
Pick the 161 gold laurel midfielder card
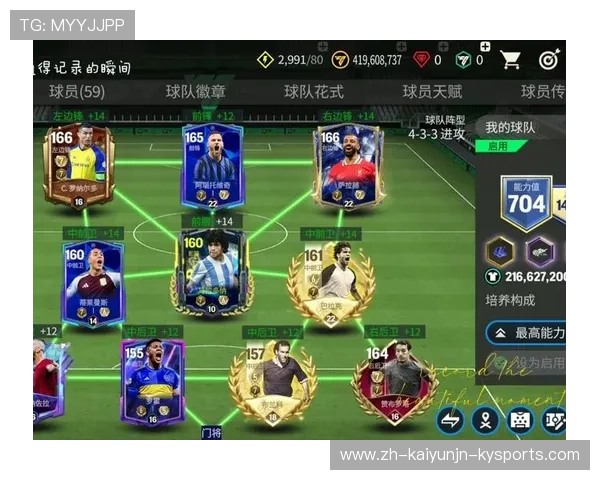(x=331, y=283)
